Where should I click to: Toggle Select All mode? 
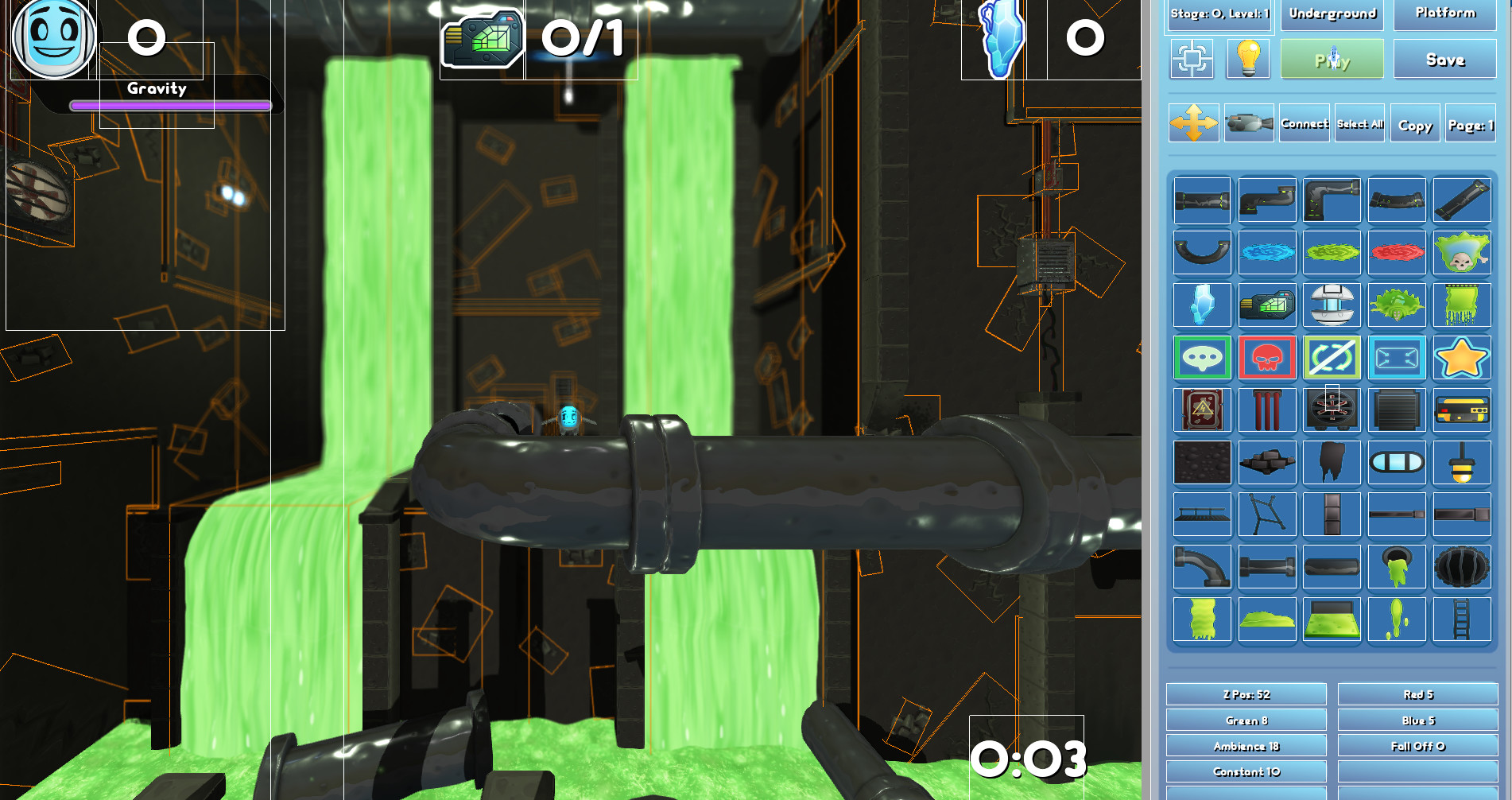(x=1359, y=124)
